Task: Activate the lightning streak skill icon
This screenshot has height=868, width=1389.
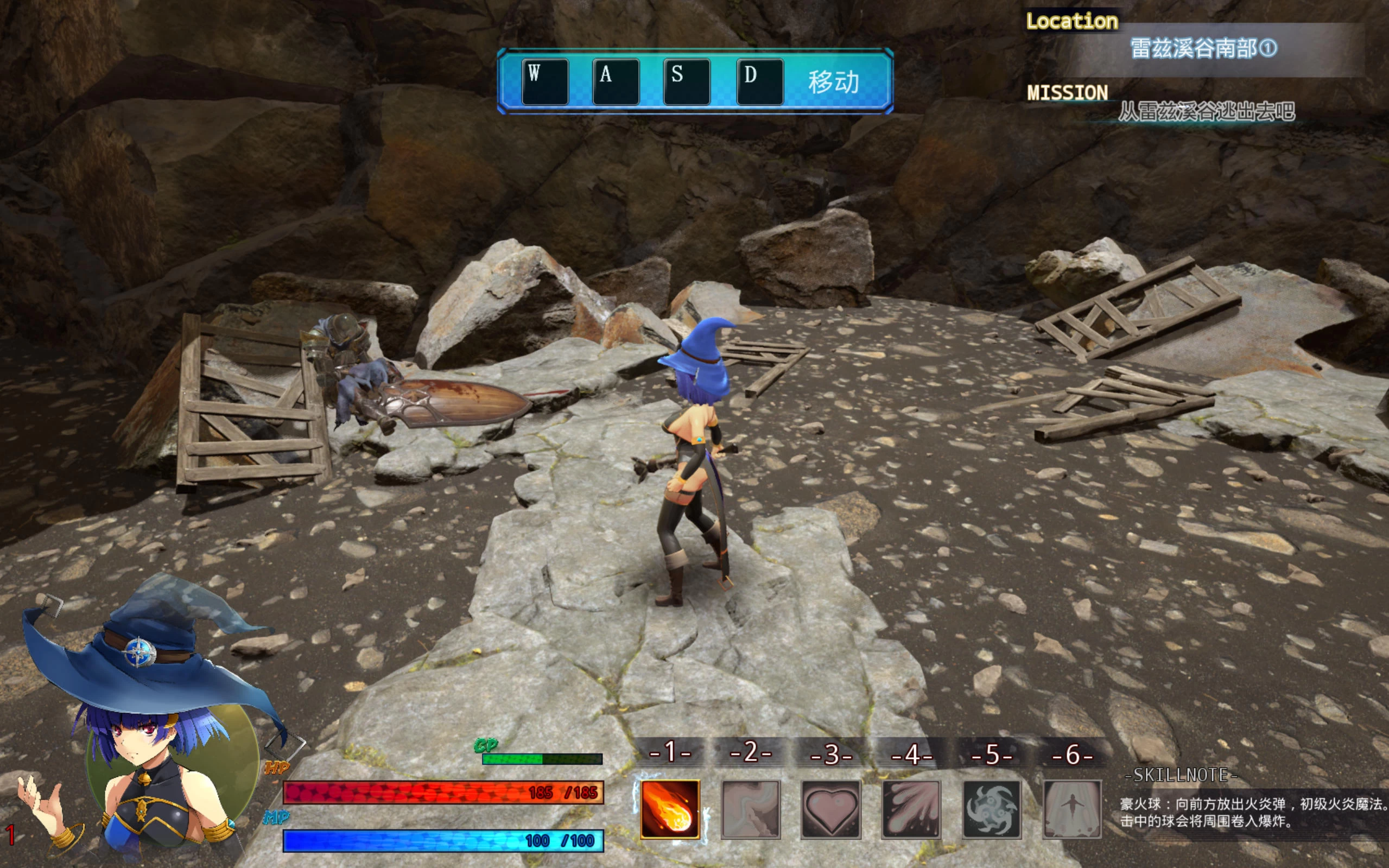Action: click(x=750, y=809)
